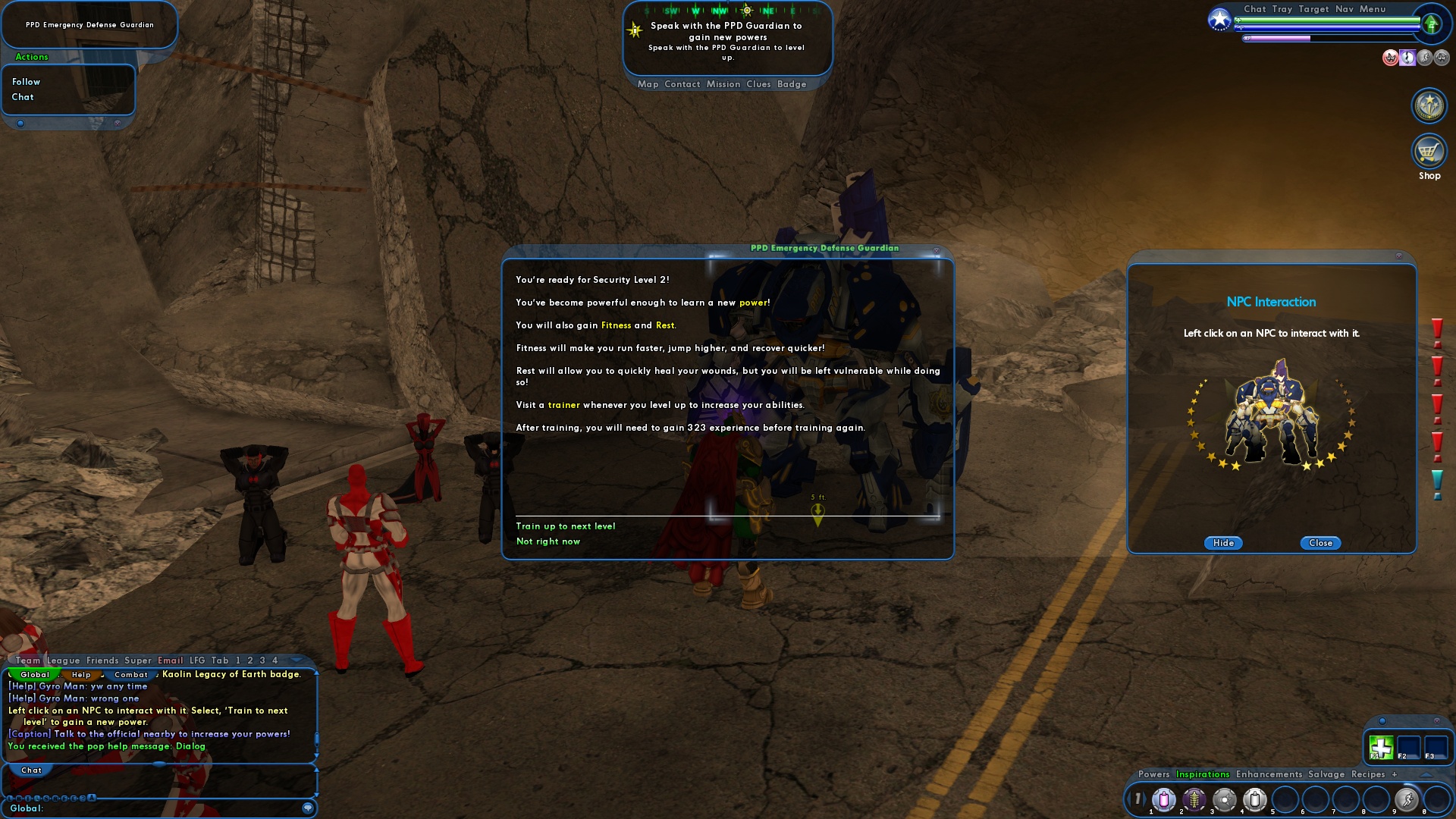Use the pink inspiration in slot 1
1456x819 pixels.
tap(1164, 799)
